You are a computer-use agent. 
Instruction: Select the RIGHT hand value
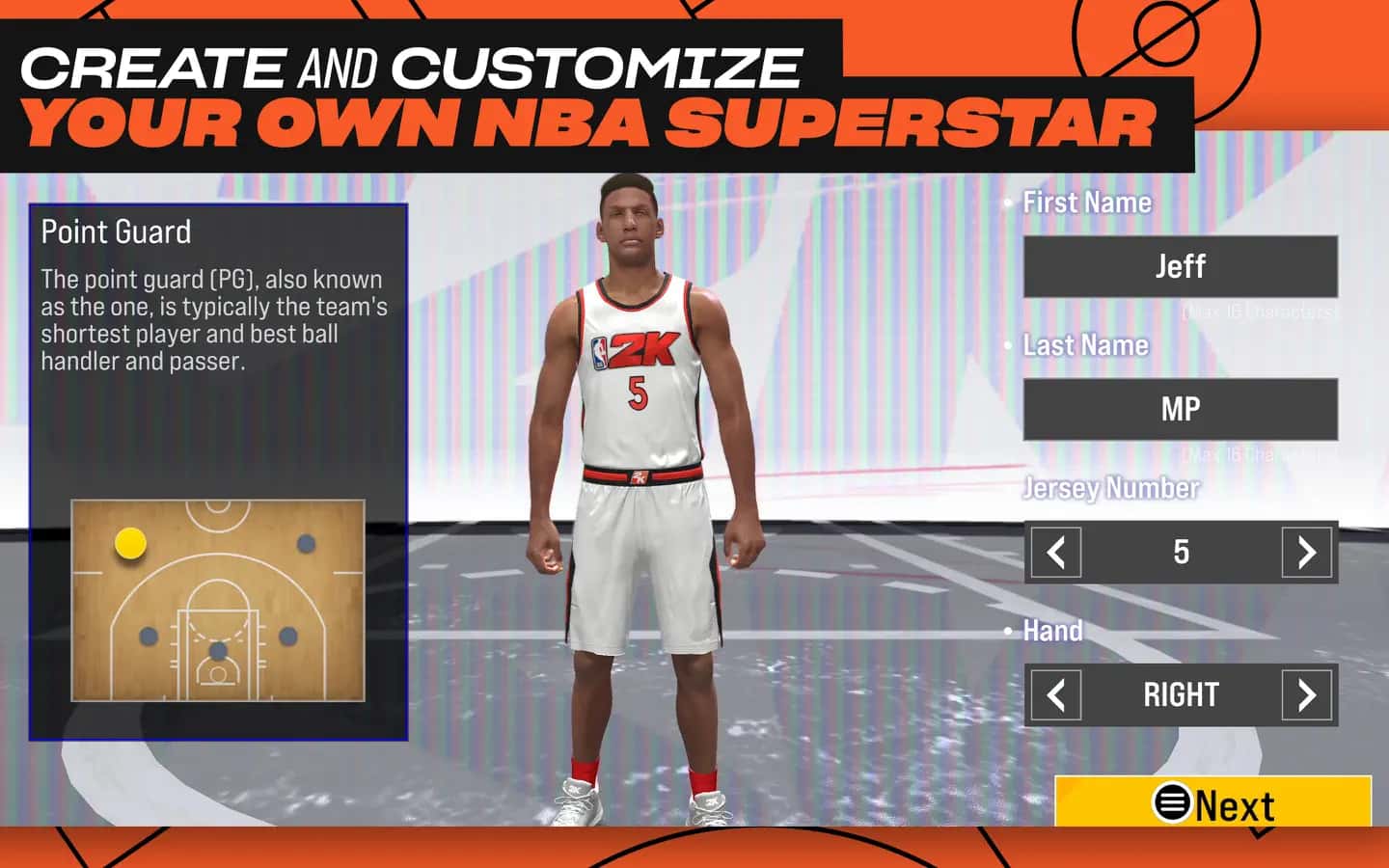click(1181, 694)
